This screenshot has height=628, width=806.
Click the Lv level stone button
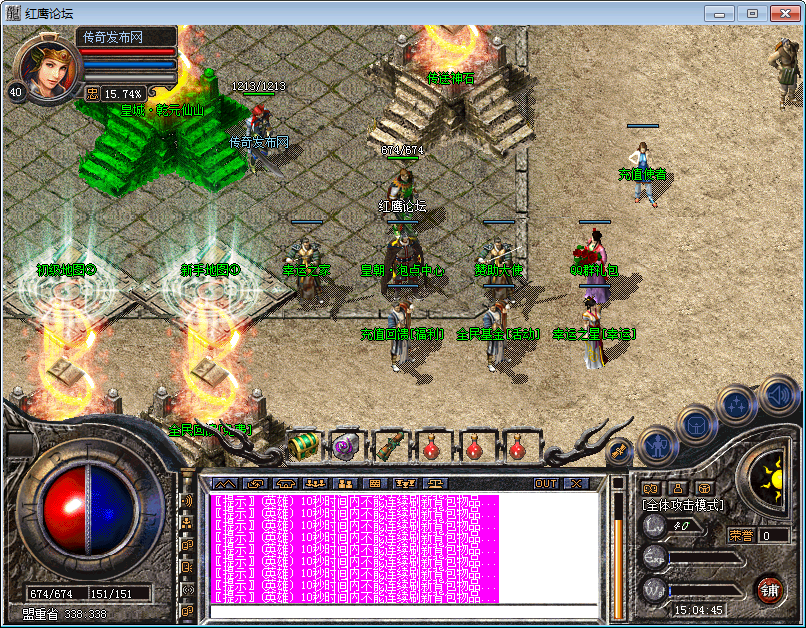pos(654,524)
